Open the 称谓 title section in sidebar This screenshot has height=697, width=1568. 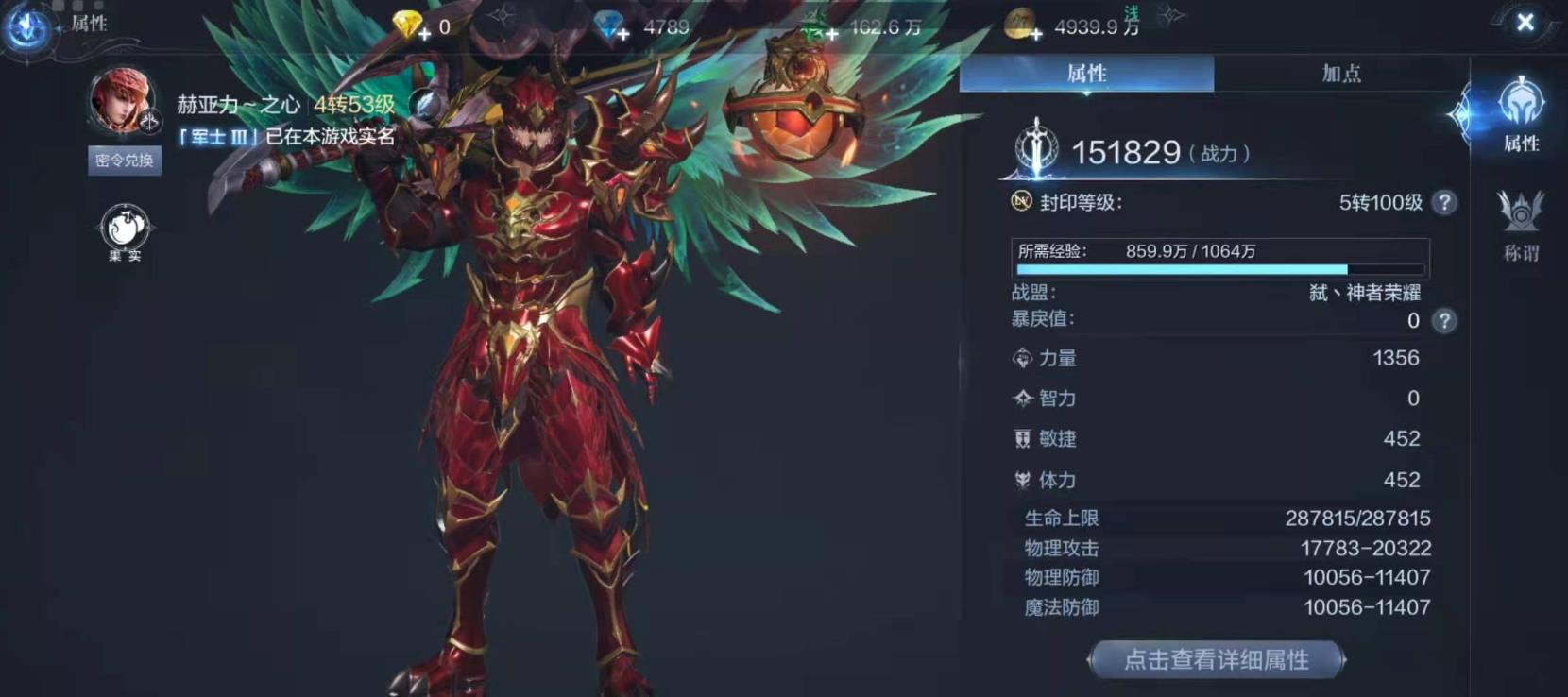1521,225
